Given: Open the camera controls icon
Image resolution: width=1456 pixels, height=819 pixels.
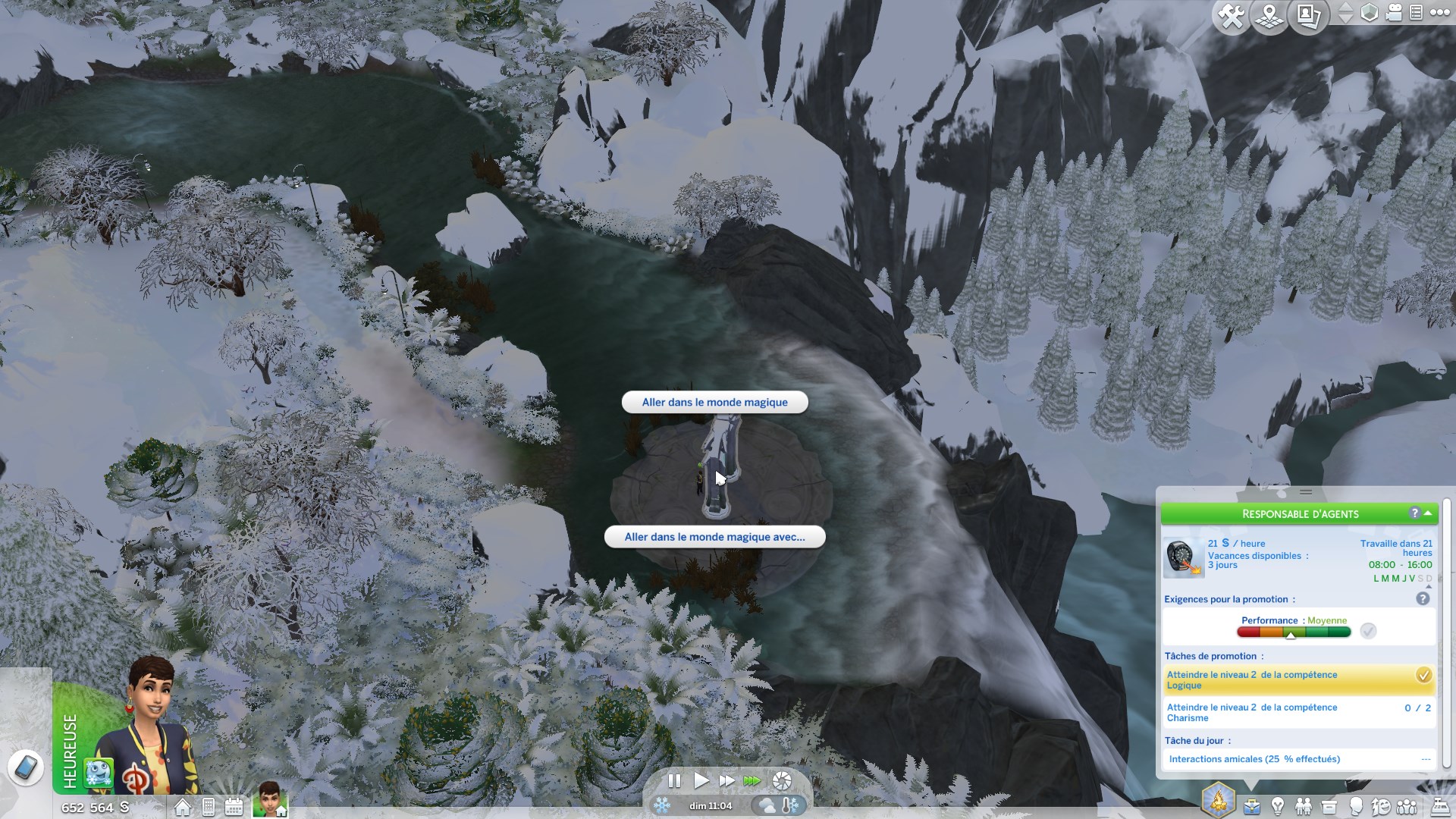Looking at the screenshot, I should [1394, 14].
